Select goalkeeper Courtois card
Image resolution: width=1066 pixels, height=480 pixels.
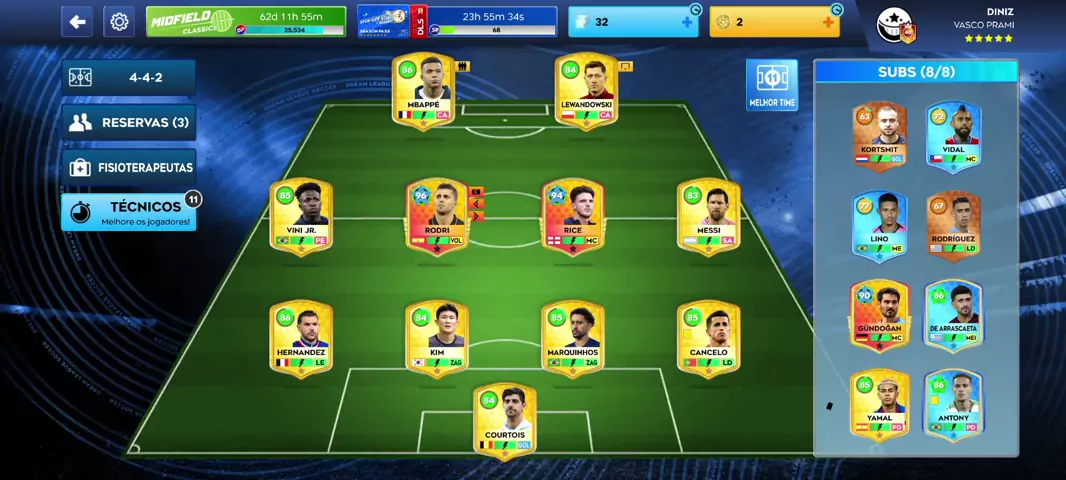click(505, 421)
